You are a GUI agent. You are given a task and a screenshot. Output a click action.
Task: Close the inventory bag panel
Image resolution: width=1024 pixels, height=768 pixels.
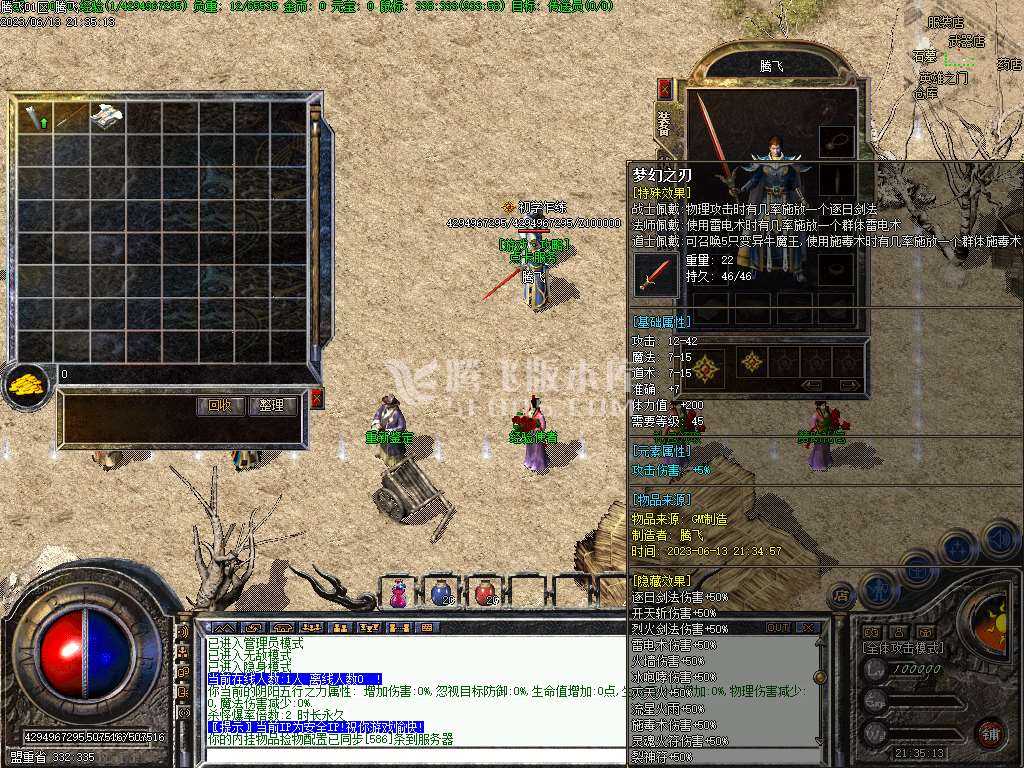pos(317,399)
